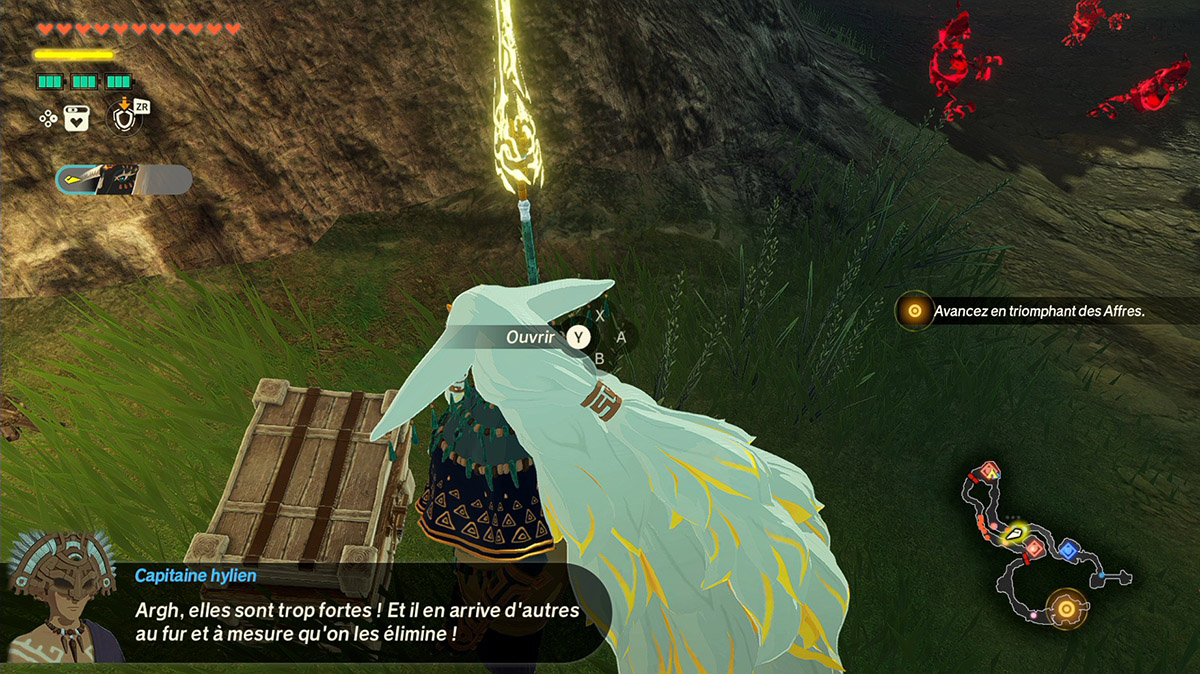1200x674 pixels.
Task: Select the heart healing item icon
Action: 77,118
